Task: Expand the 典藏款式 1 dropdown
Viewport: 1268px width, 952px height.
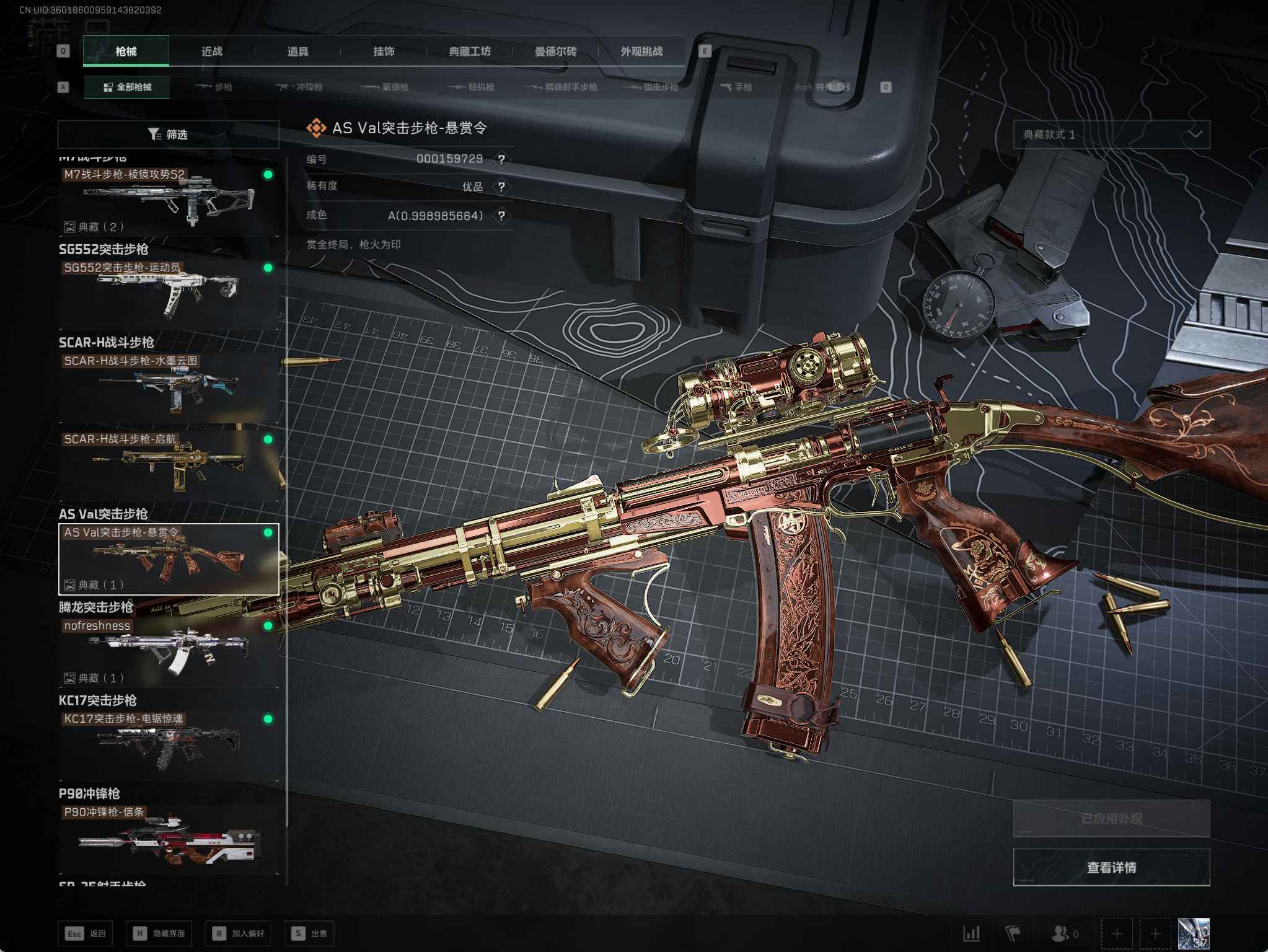Action: click(1111, 134)
